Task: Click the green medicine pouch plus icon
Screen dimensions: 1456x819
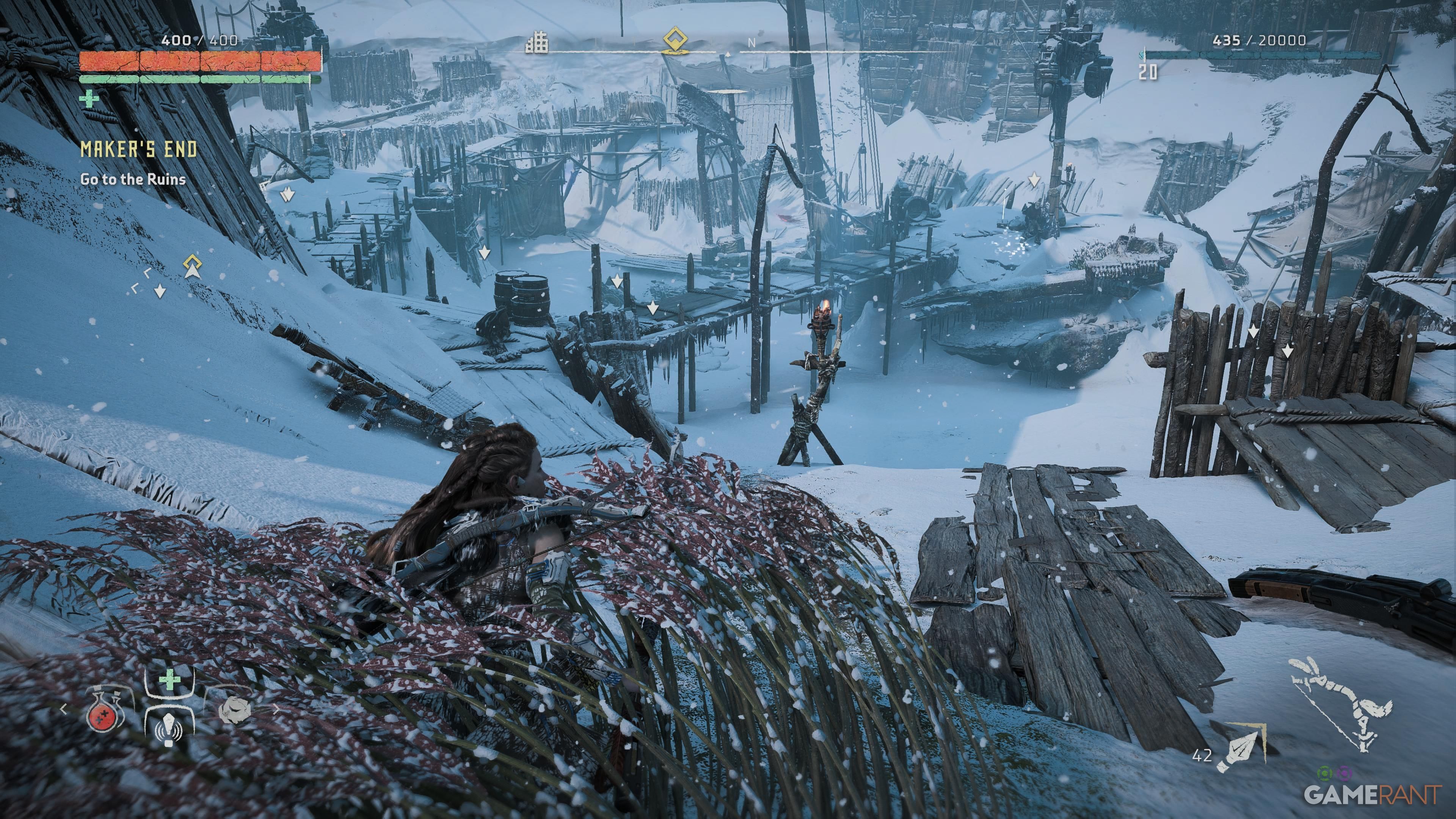Action: [170, 679]
